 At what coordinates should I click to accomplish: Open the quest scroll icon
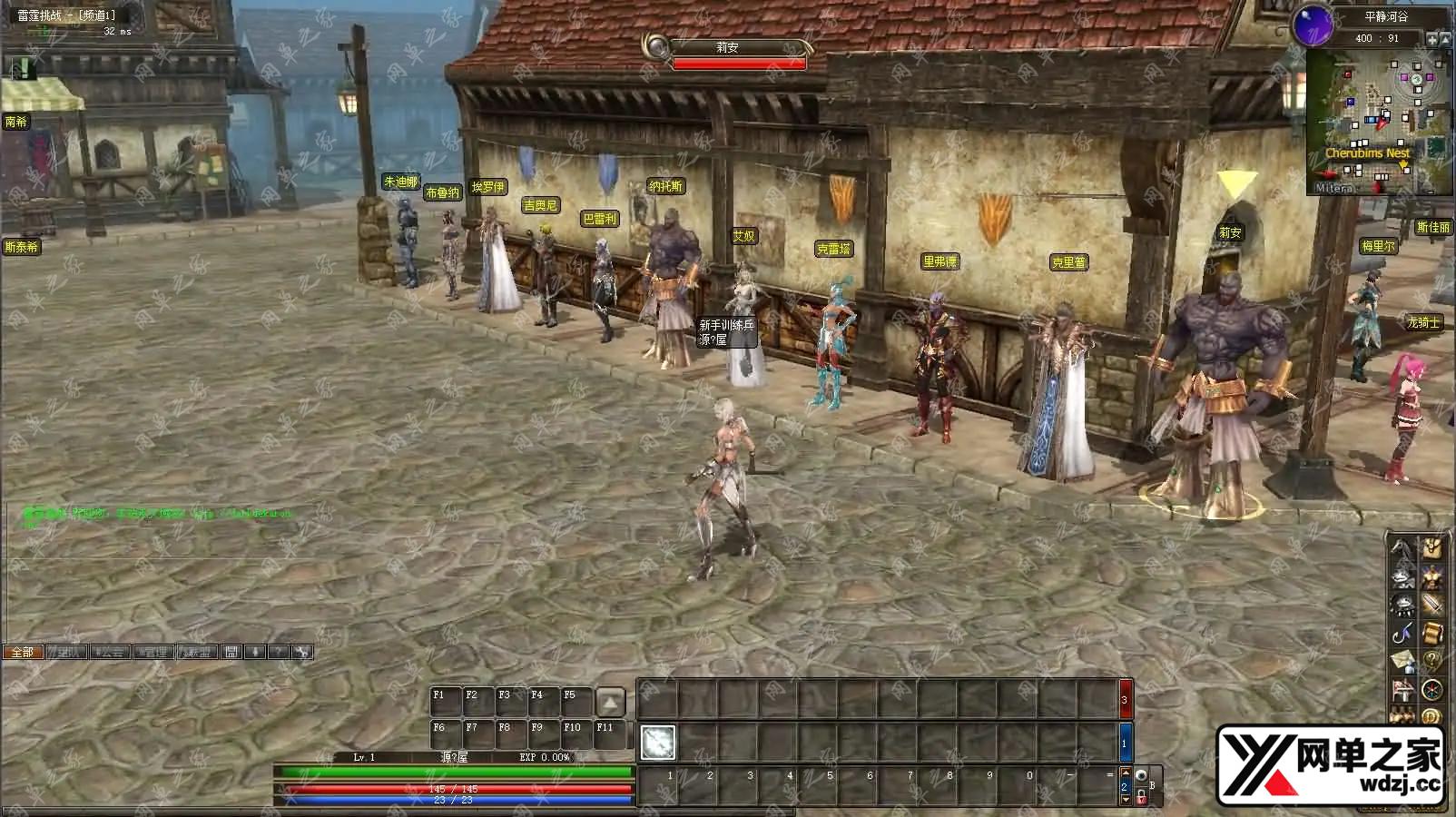coord(1431,632)
